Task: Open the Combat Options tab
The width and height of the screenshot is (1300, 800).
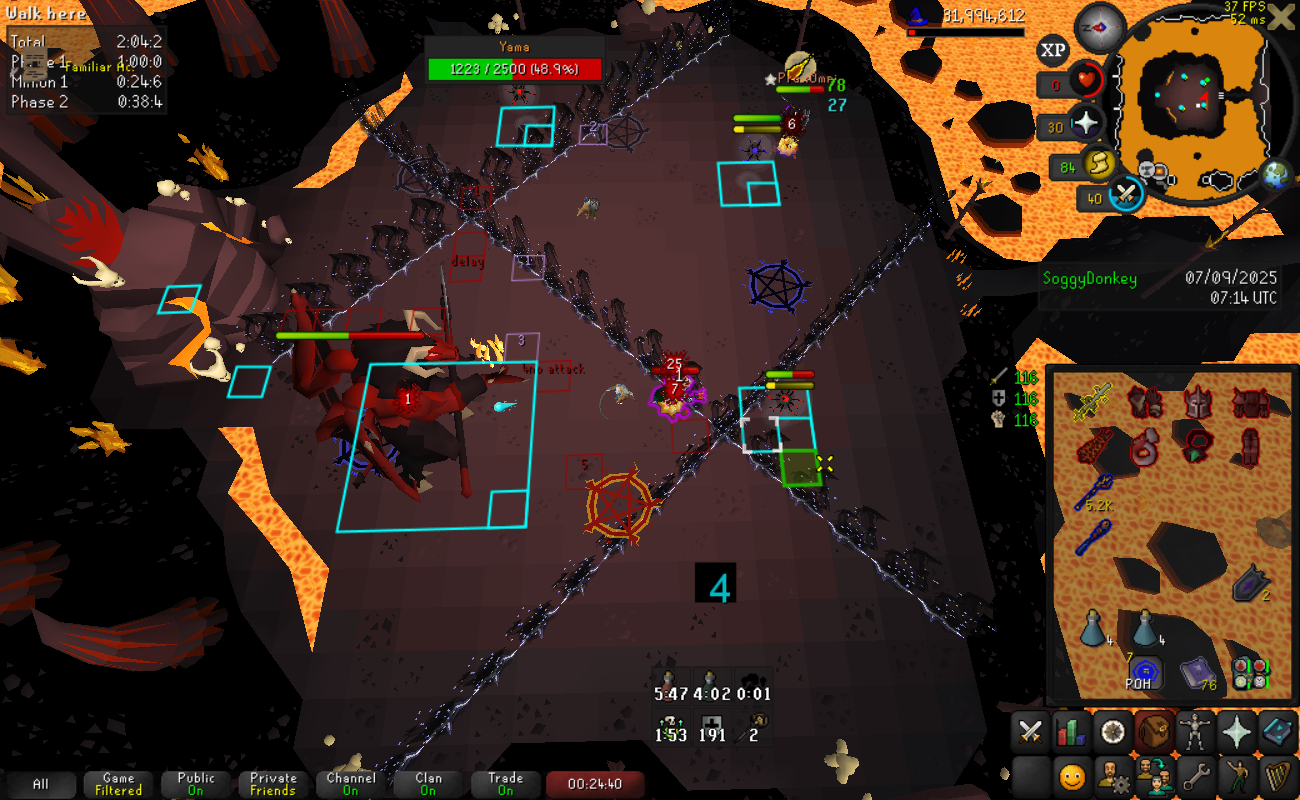Action: [x=1030, y=733]
